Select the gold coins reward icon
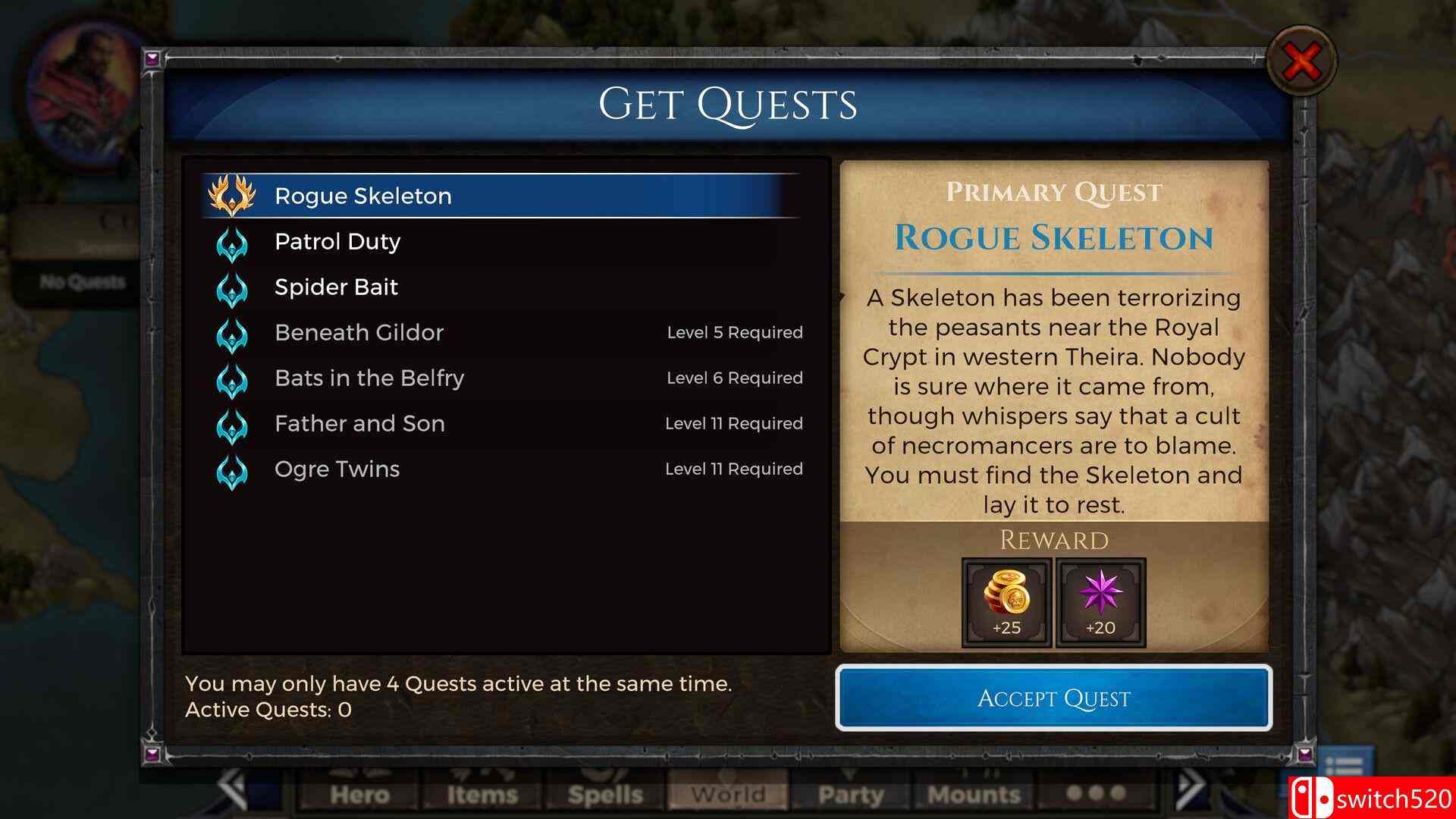The height and width of the screenshot is (819, 1456). (x=1005, y=603)
